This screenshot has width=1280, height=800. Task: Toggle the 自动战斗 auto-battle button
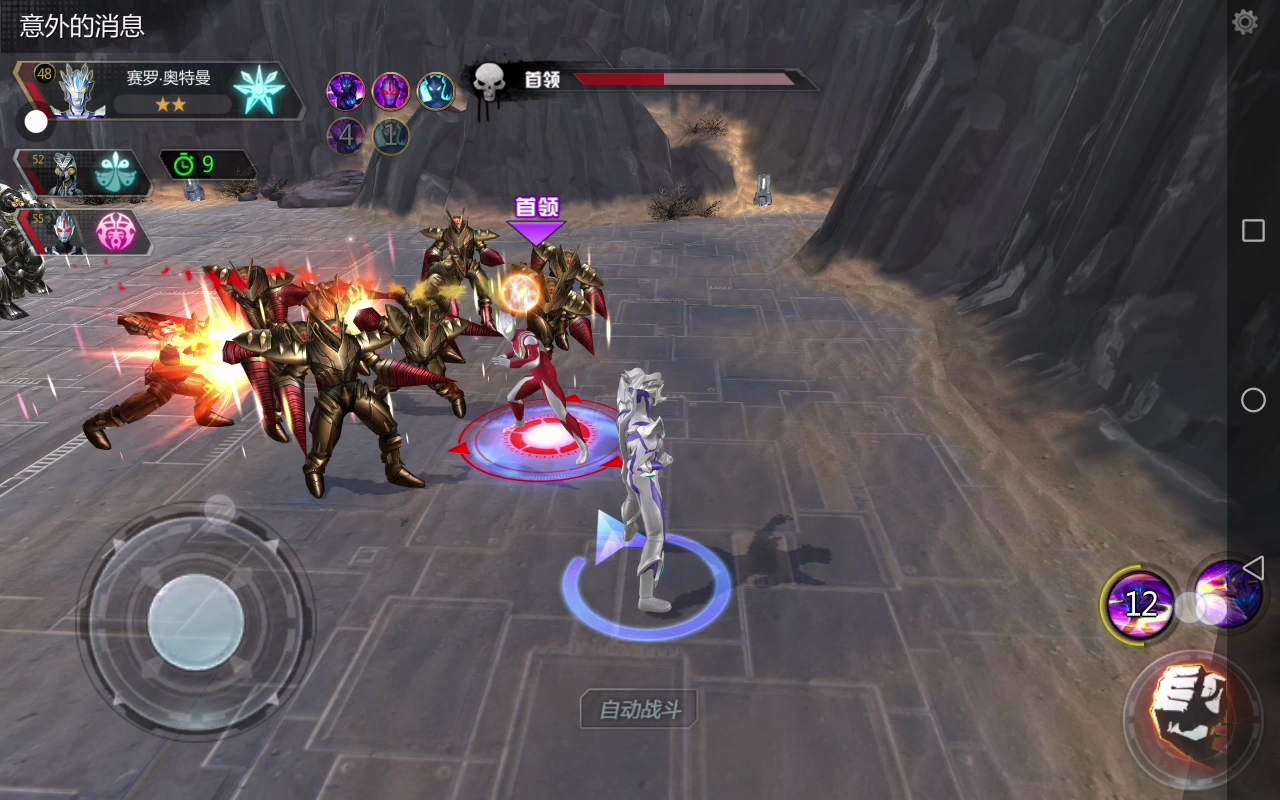[x=640, y=710]
